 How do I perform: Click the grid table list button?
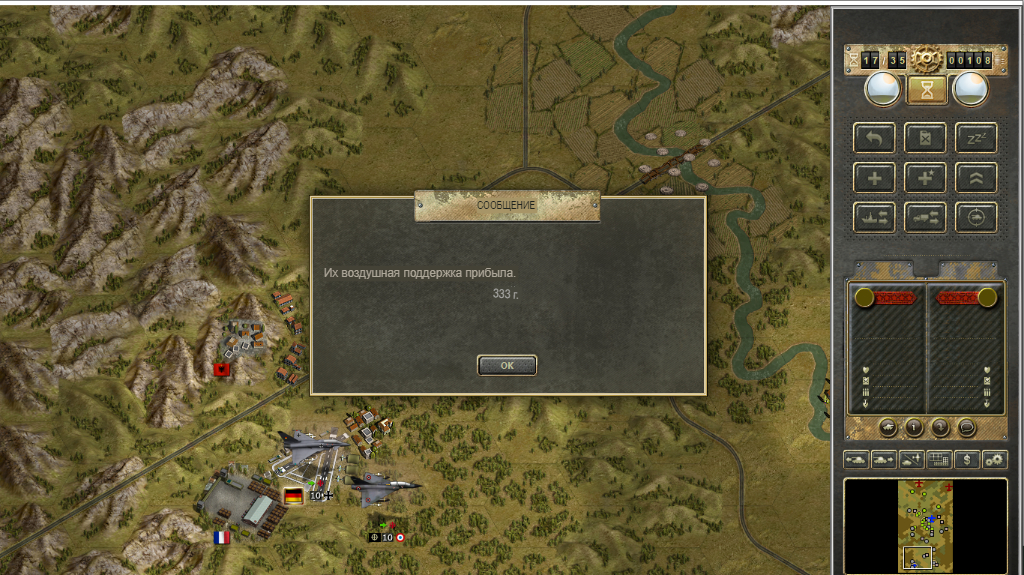[x=939, y=459]
